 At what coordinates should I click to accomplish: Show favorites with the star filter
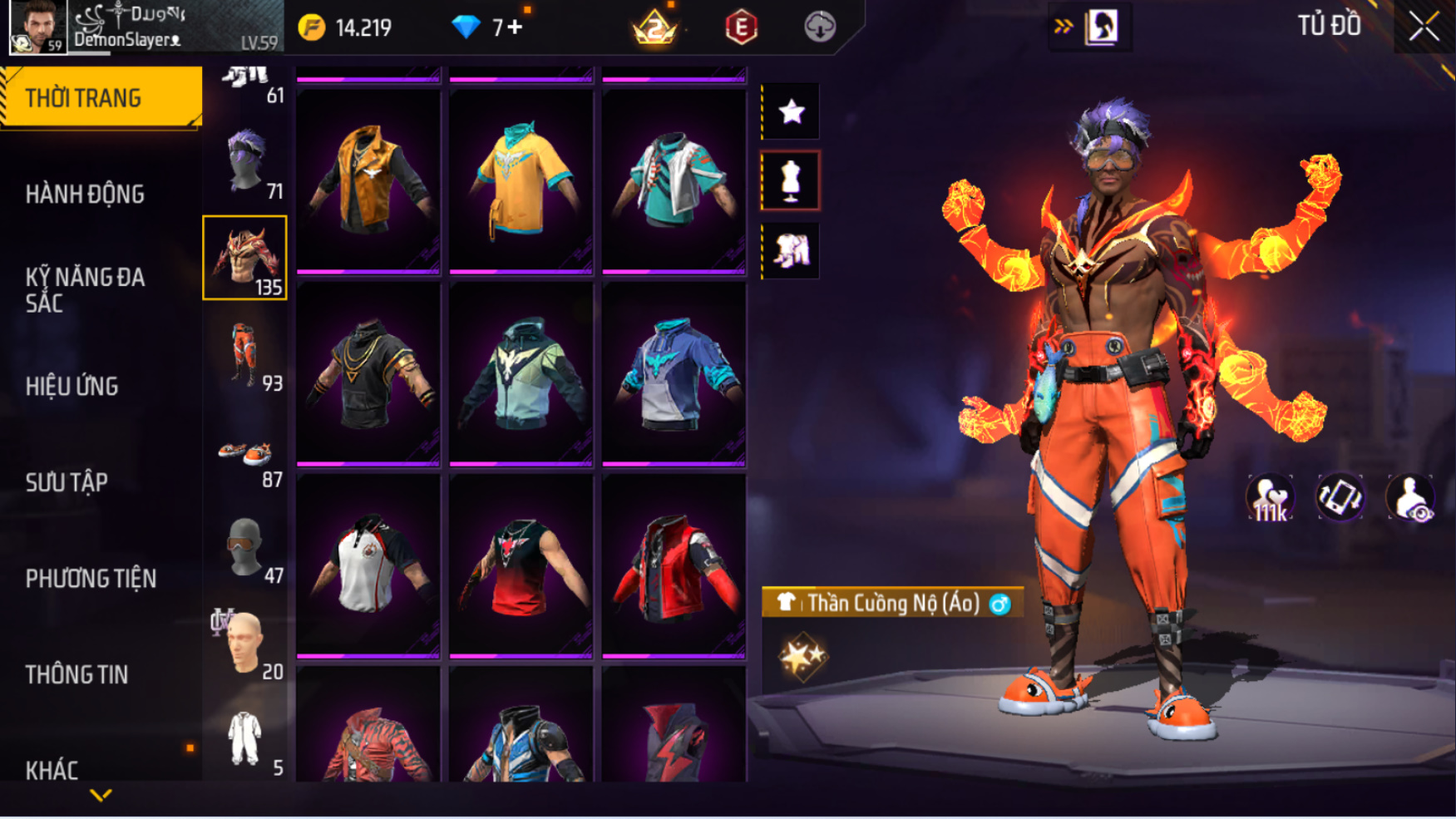(791, 111)
